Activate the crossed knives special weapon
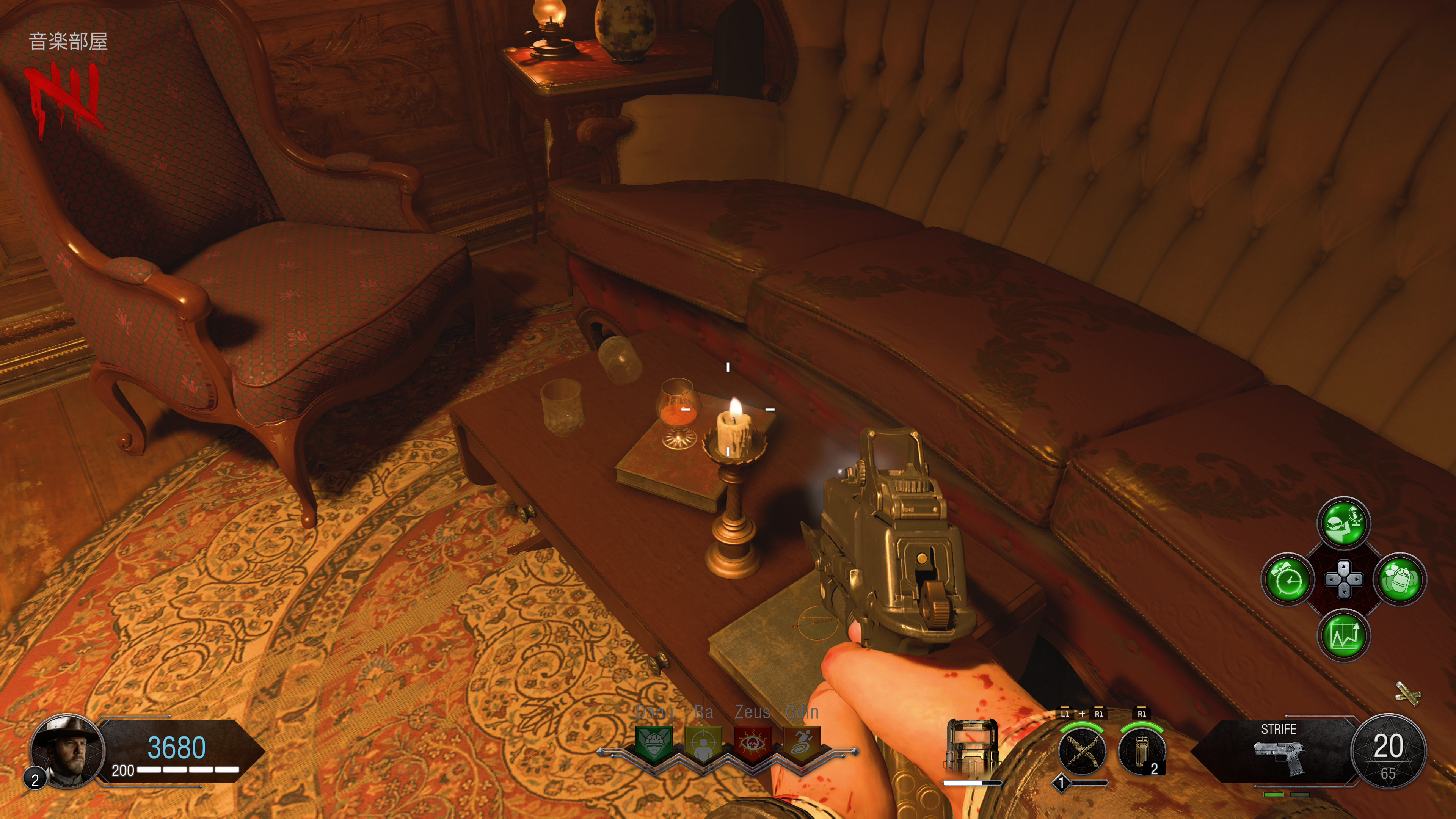 point(1082,752)
